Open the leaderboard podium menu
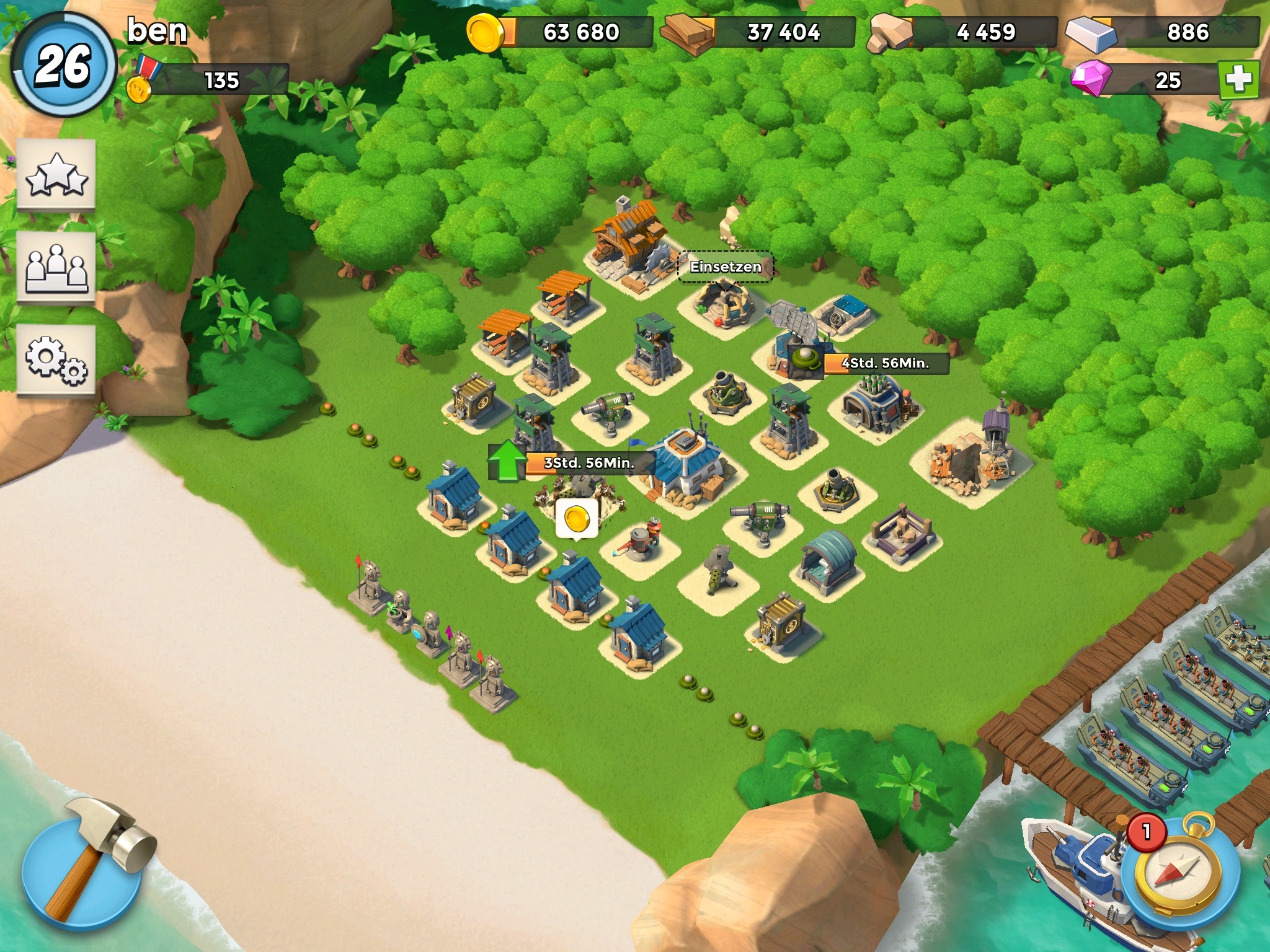Image resolution: width=1270 pixels, height=952 pixels. [56, 268]
